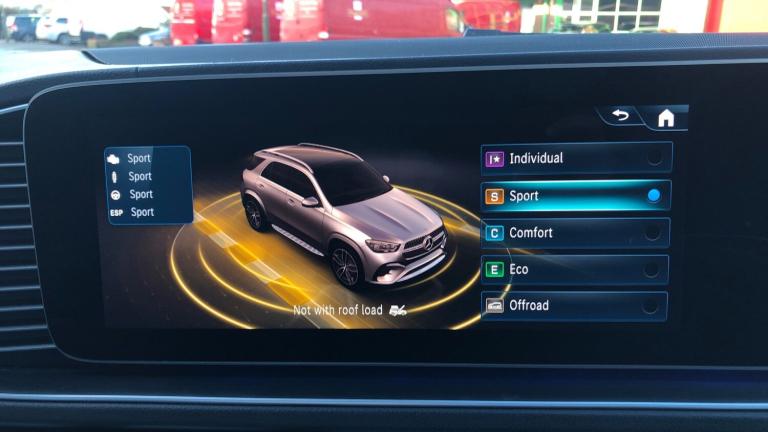Open the home screen icon

click(665, 118)
